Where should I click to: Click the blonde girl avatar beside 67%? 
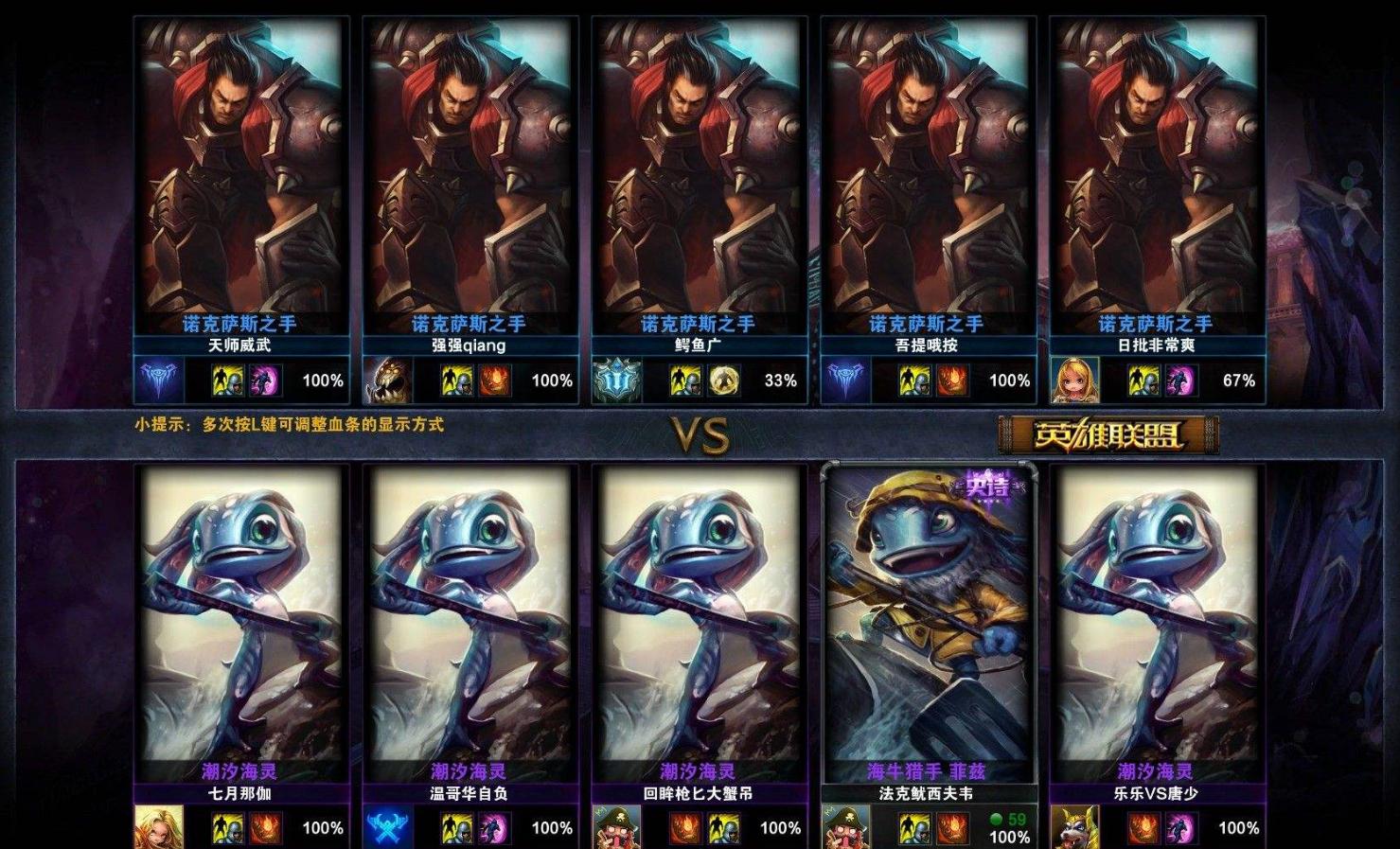click(x=1074, y=380)
